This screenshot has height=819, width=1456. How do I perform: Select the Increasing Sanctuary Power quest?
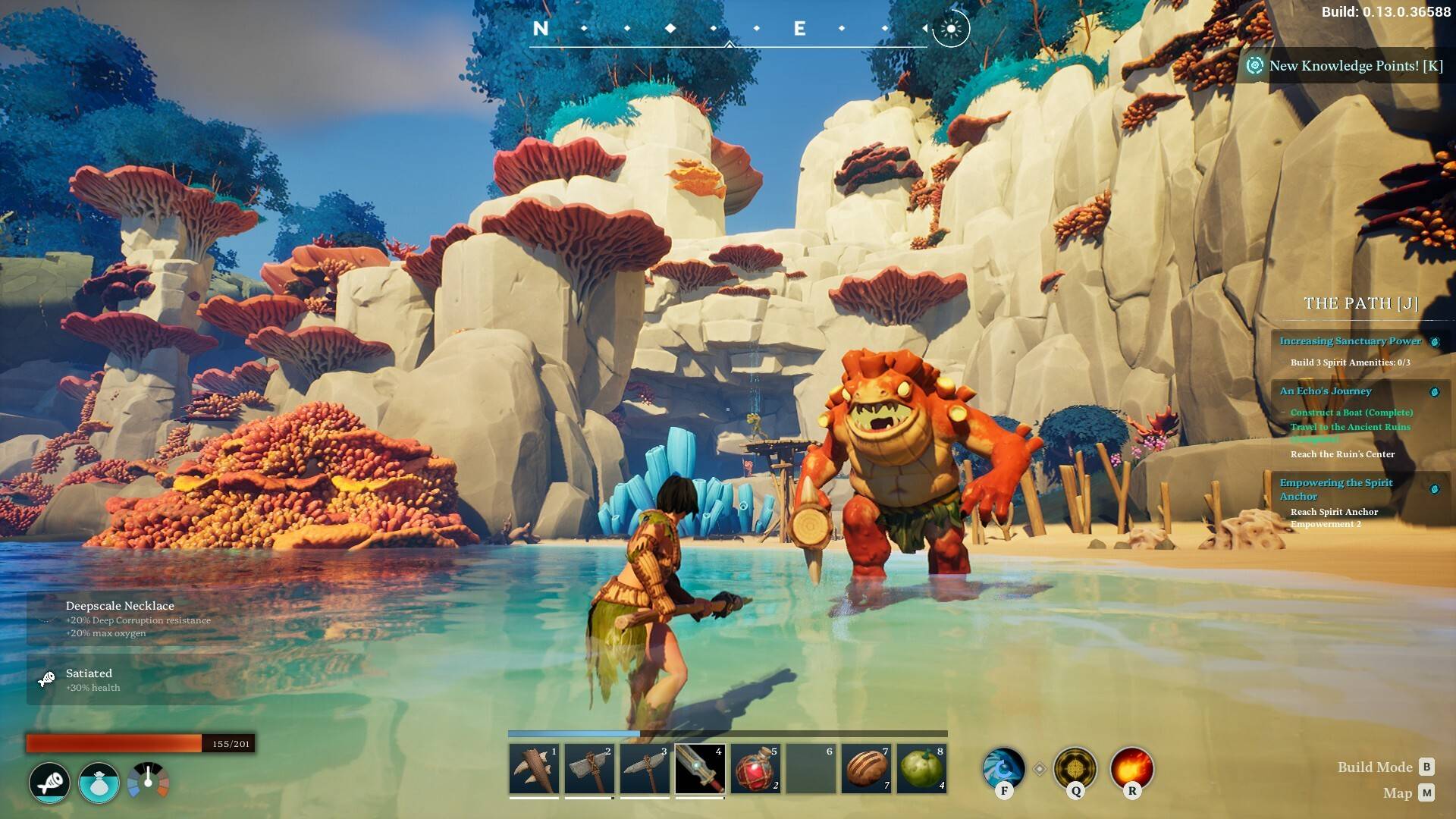click(x=1350, y=341)
